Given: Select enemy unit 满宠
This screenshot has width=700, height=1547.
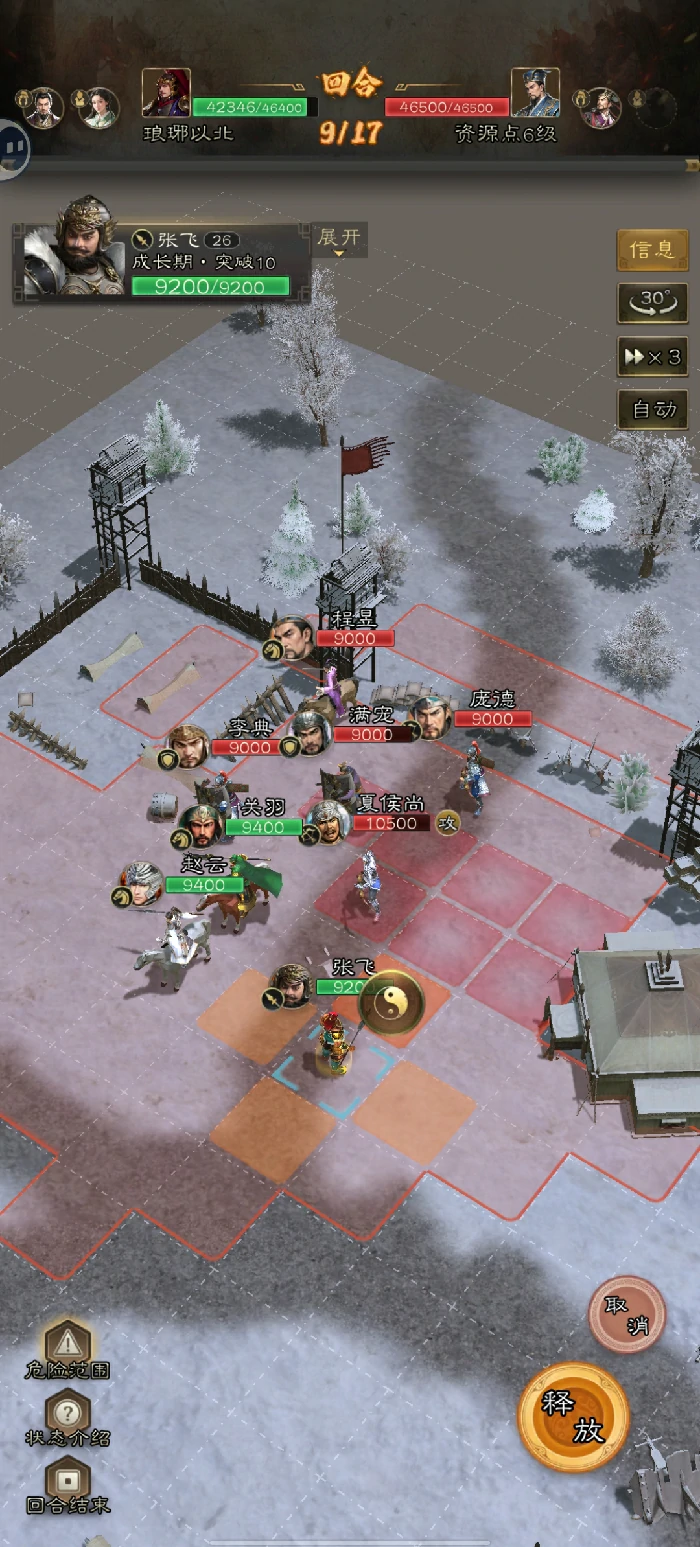Looking at the screenshot, I should 312,733.
